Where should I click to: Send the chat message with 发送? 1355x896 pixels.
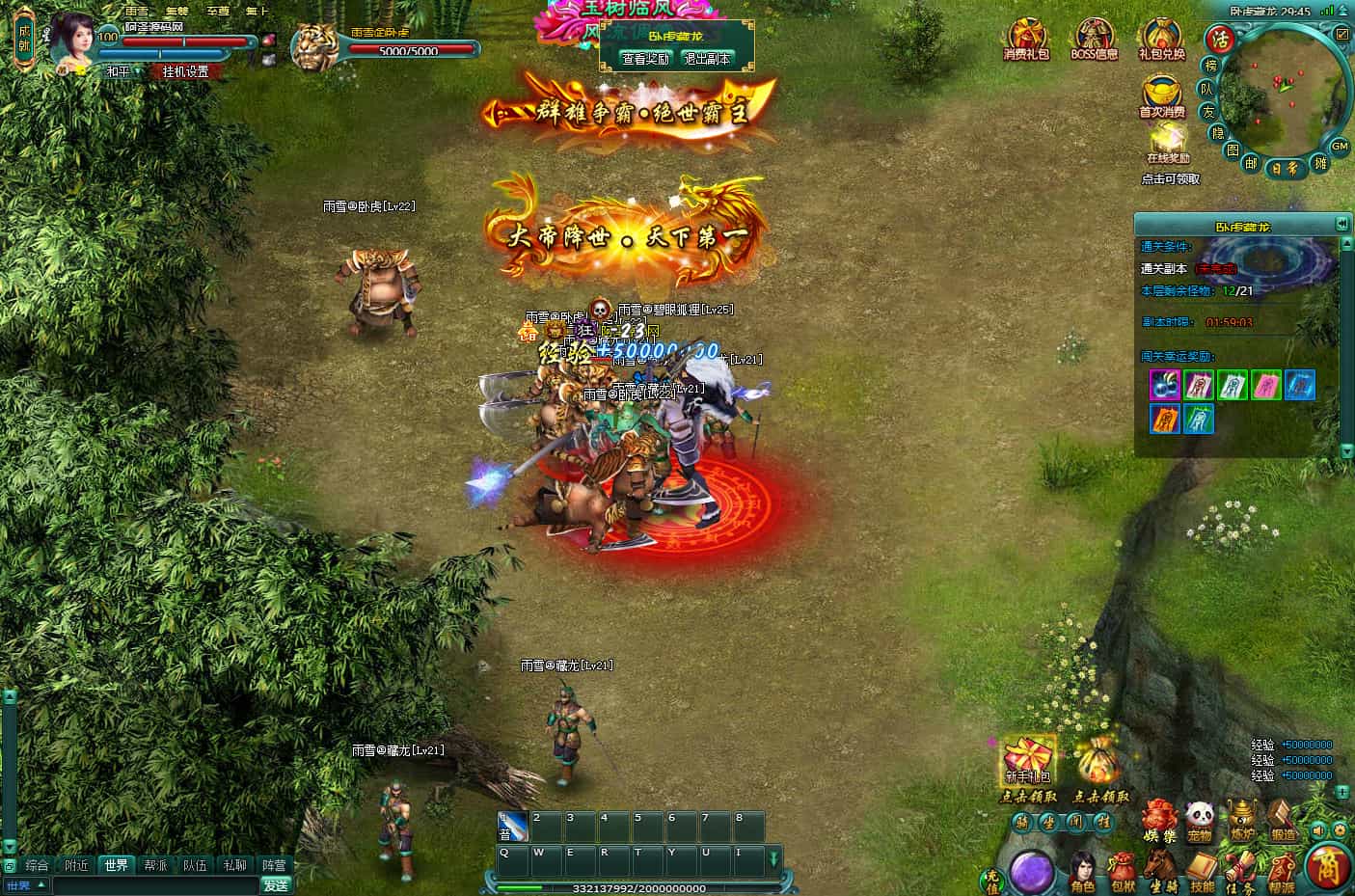coord(275,884)
